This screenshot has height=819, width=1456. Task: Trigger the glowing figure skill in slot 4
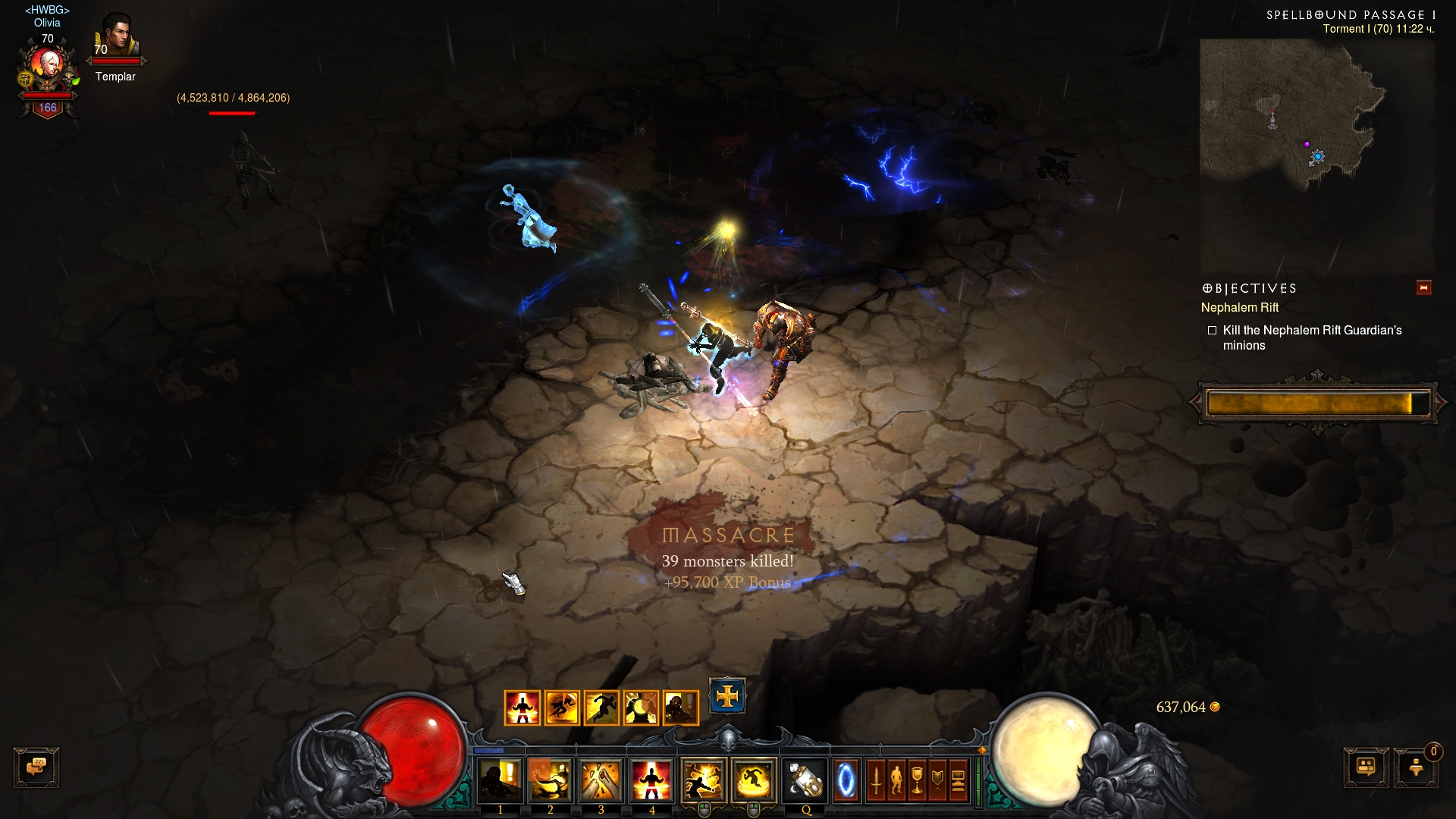point(651,780)
